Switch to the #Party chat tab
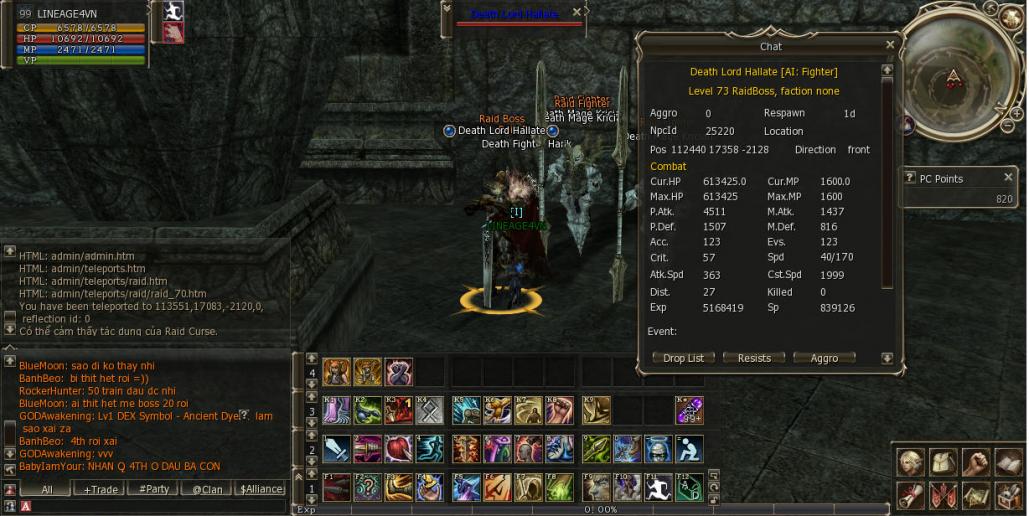The image size is (1029, 516). coord(154,489)
